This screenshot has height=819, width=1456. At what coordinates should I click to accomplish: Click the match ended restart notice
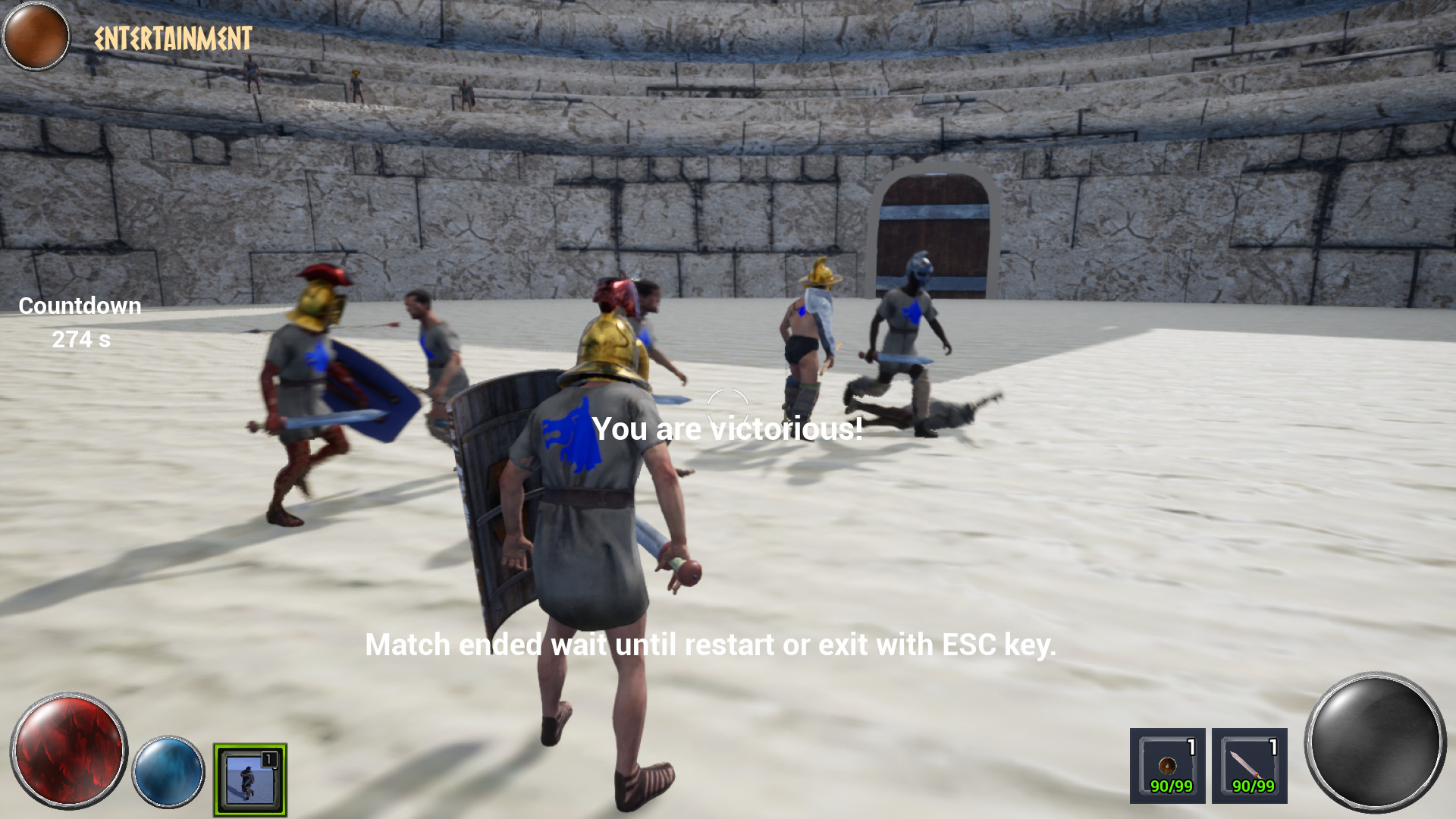711,646
